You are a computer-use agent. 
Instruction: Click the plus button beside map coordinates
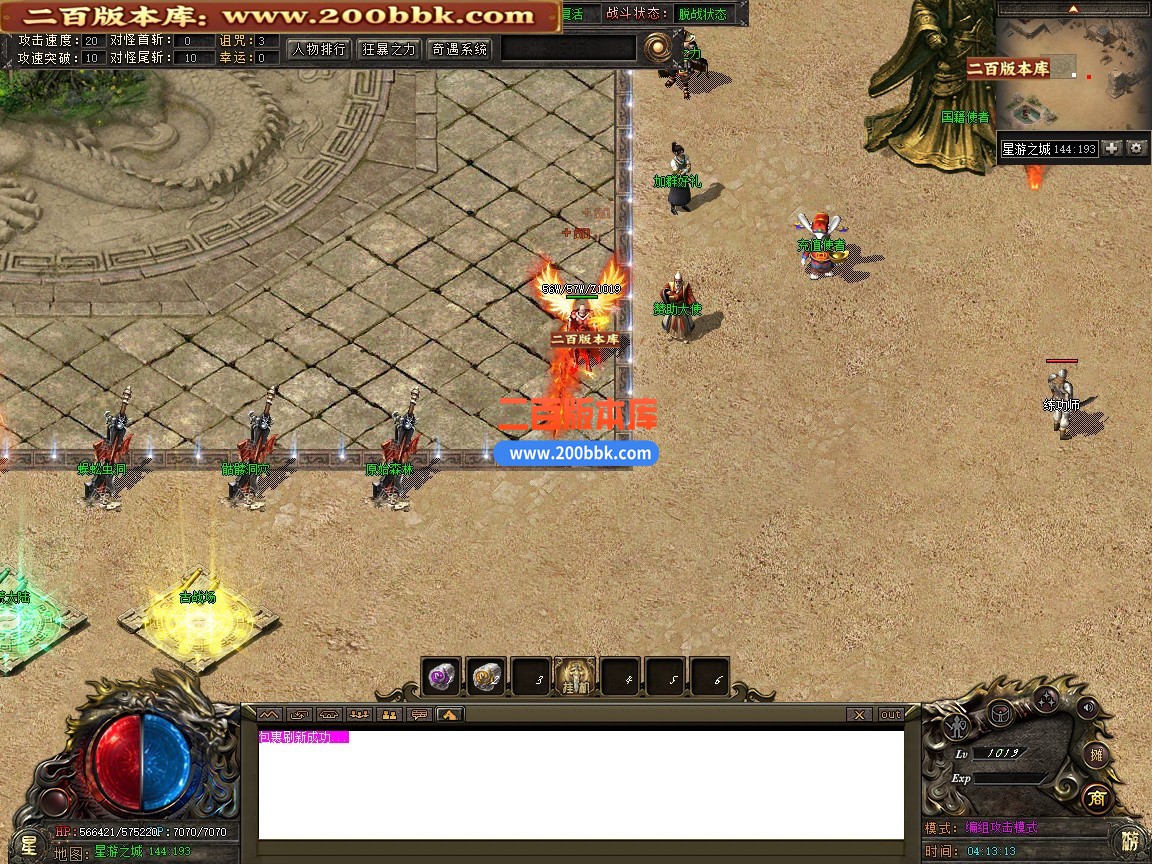point(1112,148)
